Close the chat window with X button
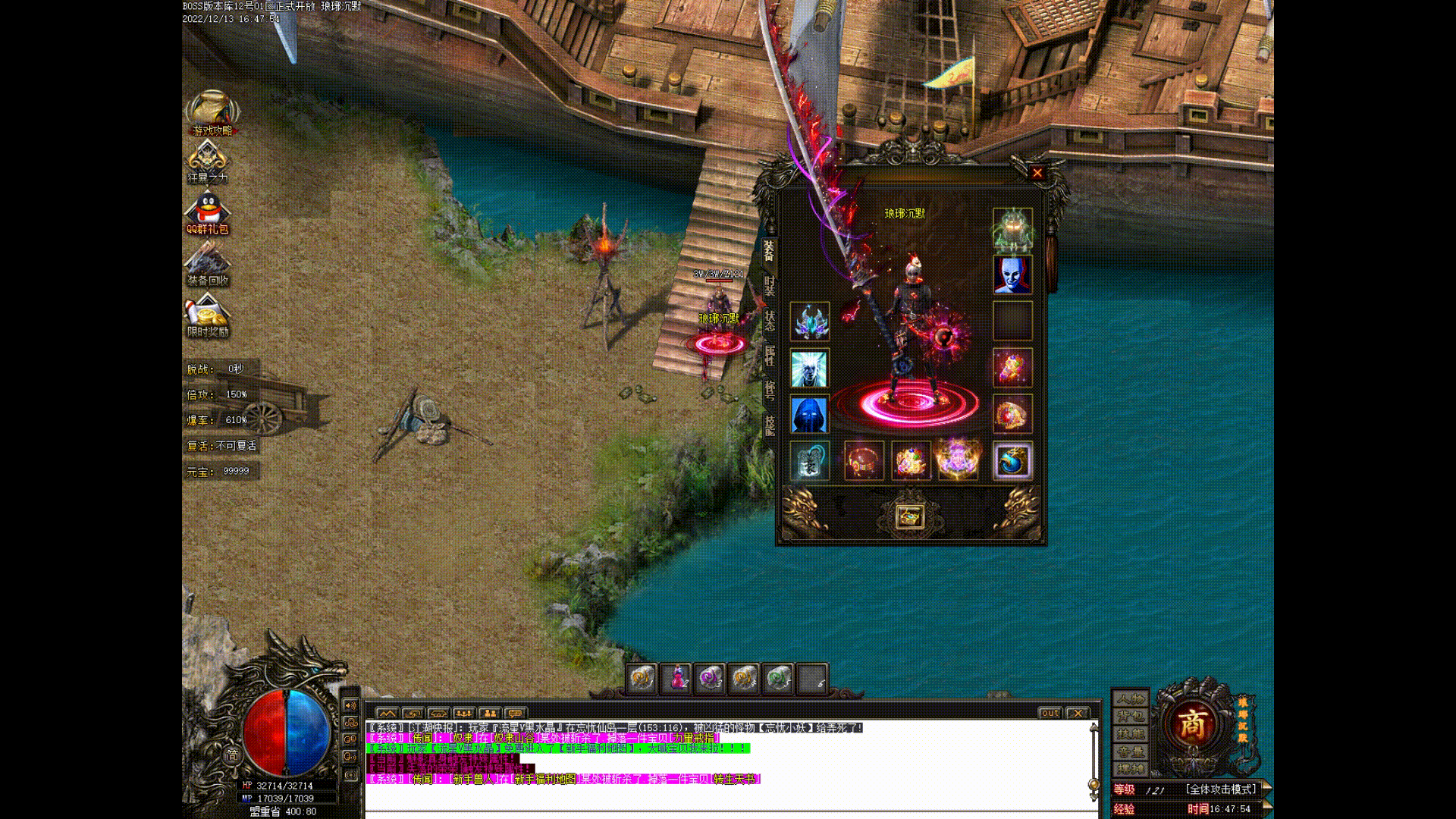 1077,713
